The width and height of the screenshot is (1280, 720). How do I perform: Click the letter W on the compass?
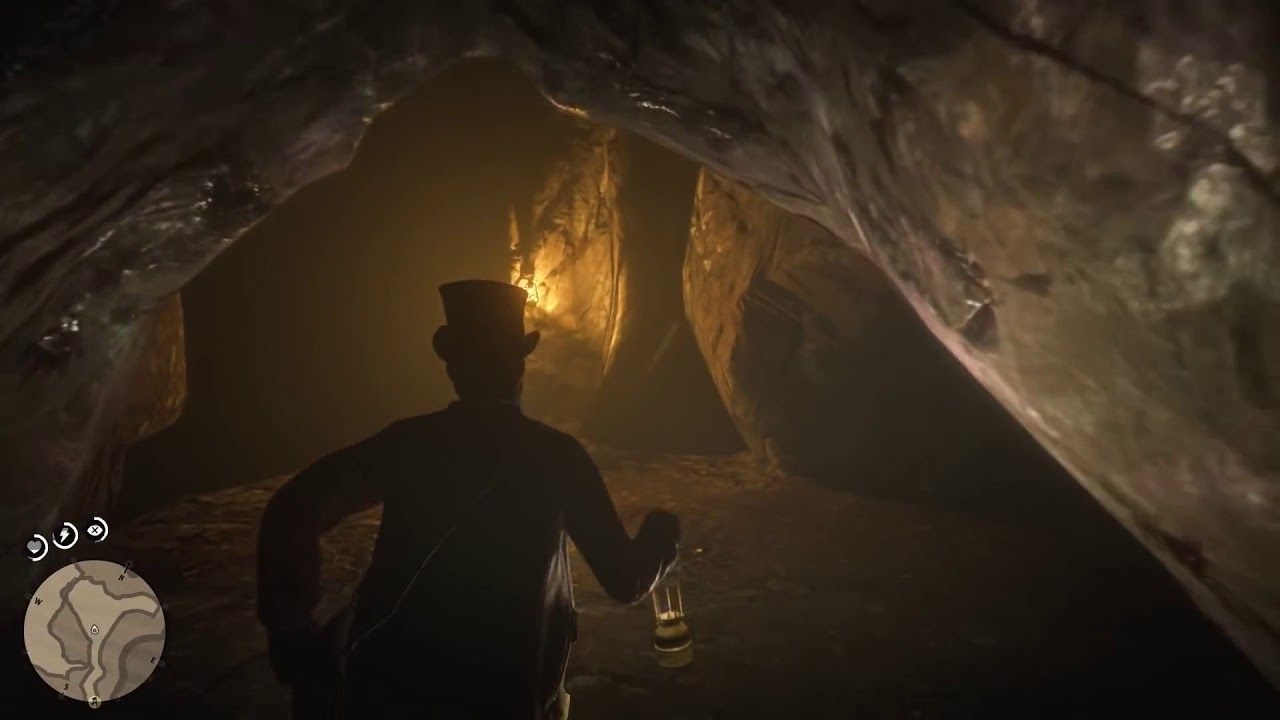(x=38, y=602)
